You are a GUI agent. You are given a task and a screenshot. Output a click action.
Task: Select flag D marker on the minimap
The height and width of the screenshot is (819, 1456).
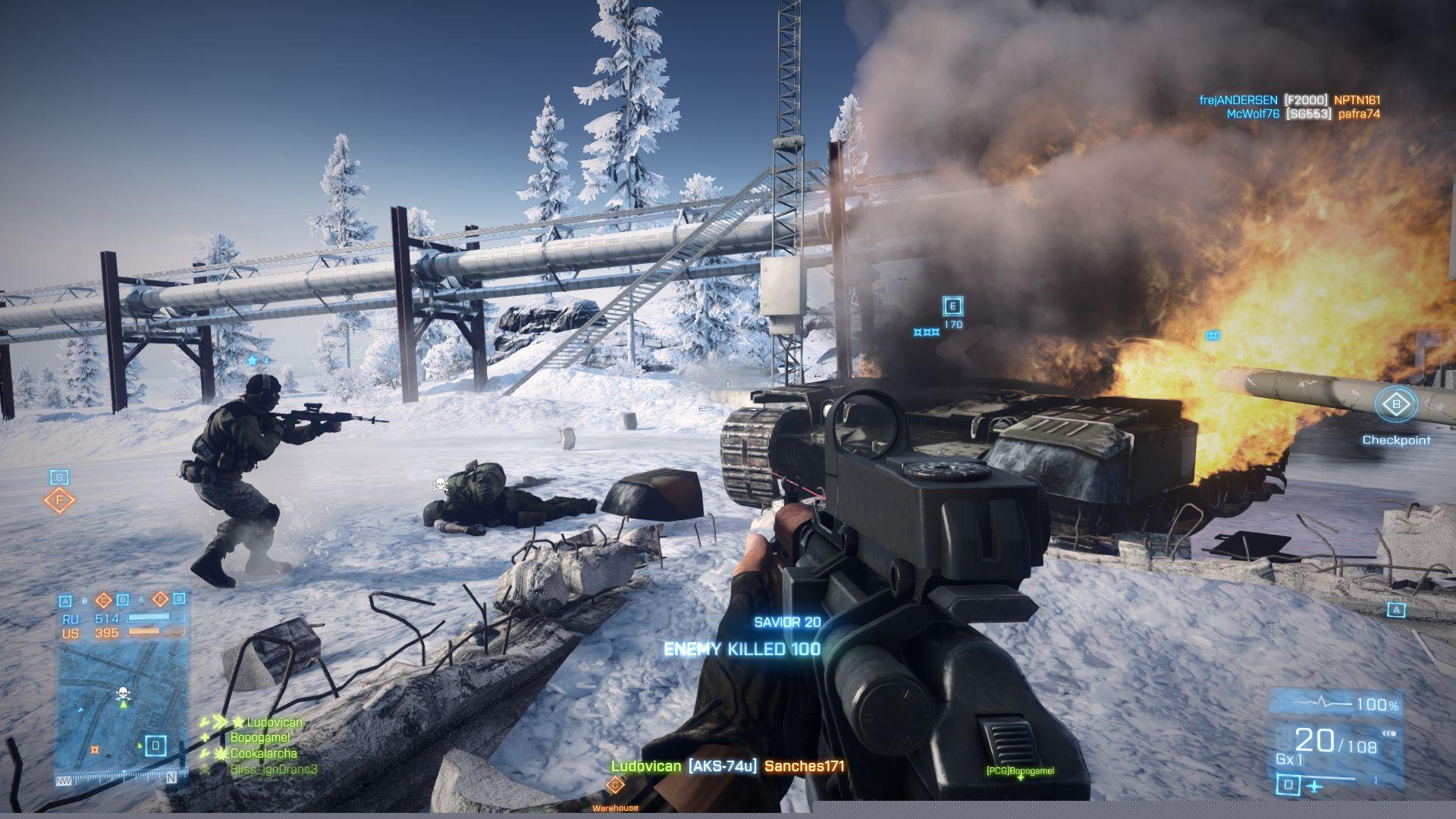(155, 745)
